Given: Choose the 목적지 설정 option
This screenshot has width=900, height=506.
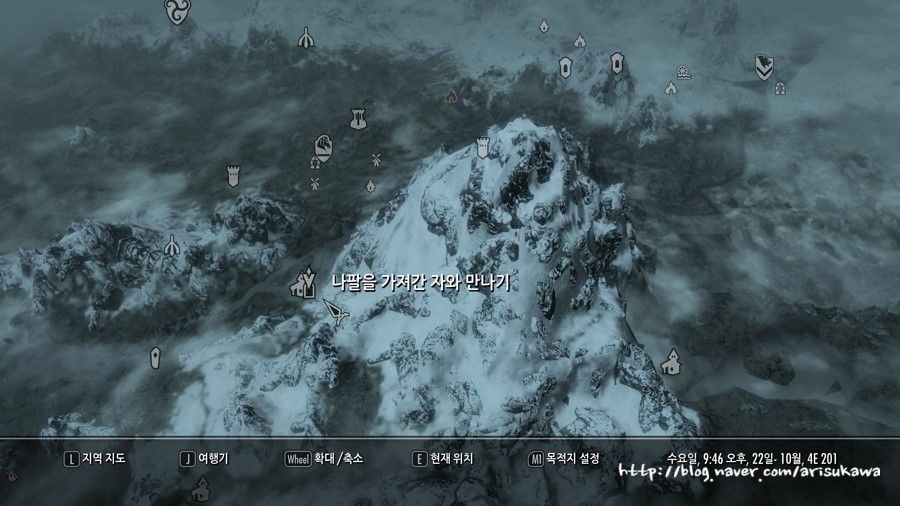Looking at the screenshot, I should click(565, 459).
